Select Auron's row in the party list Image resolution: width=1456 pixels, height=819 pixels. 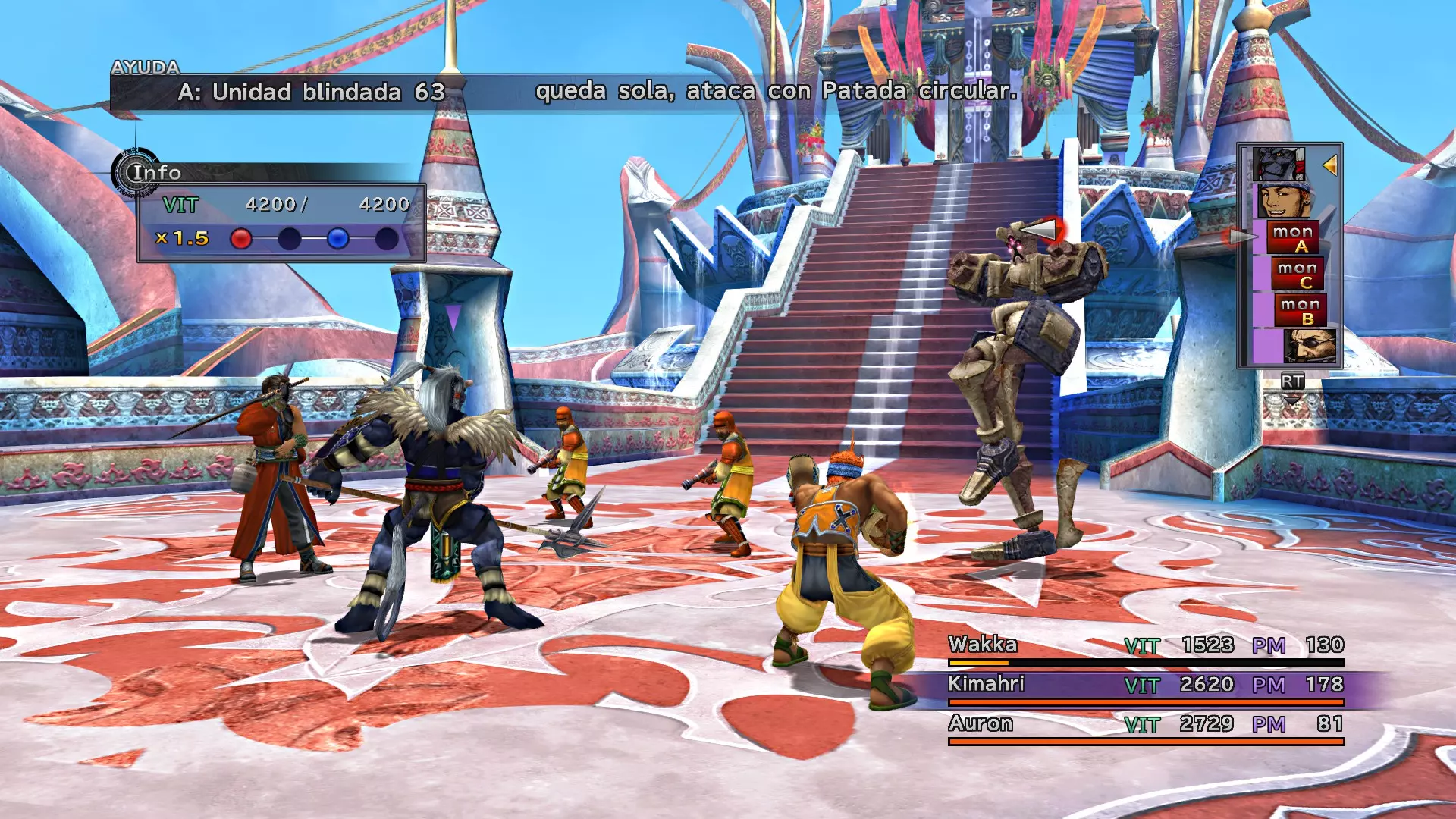tap(1145, 724)
